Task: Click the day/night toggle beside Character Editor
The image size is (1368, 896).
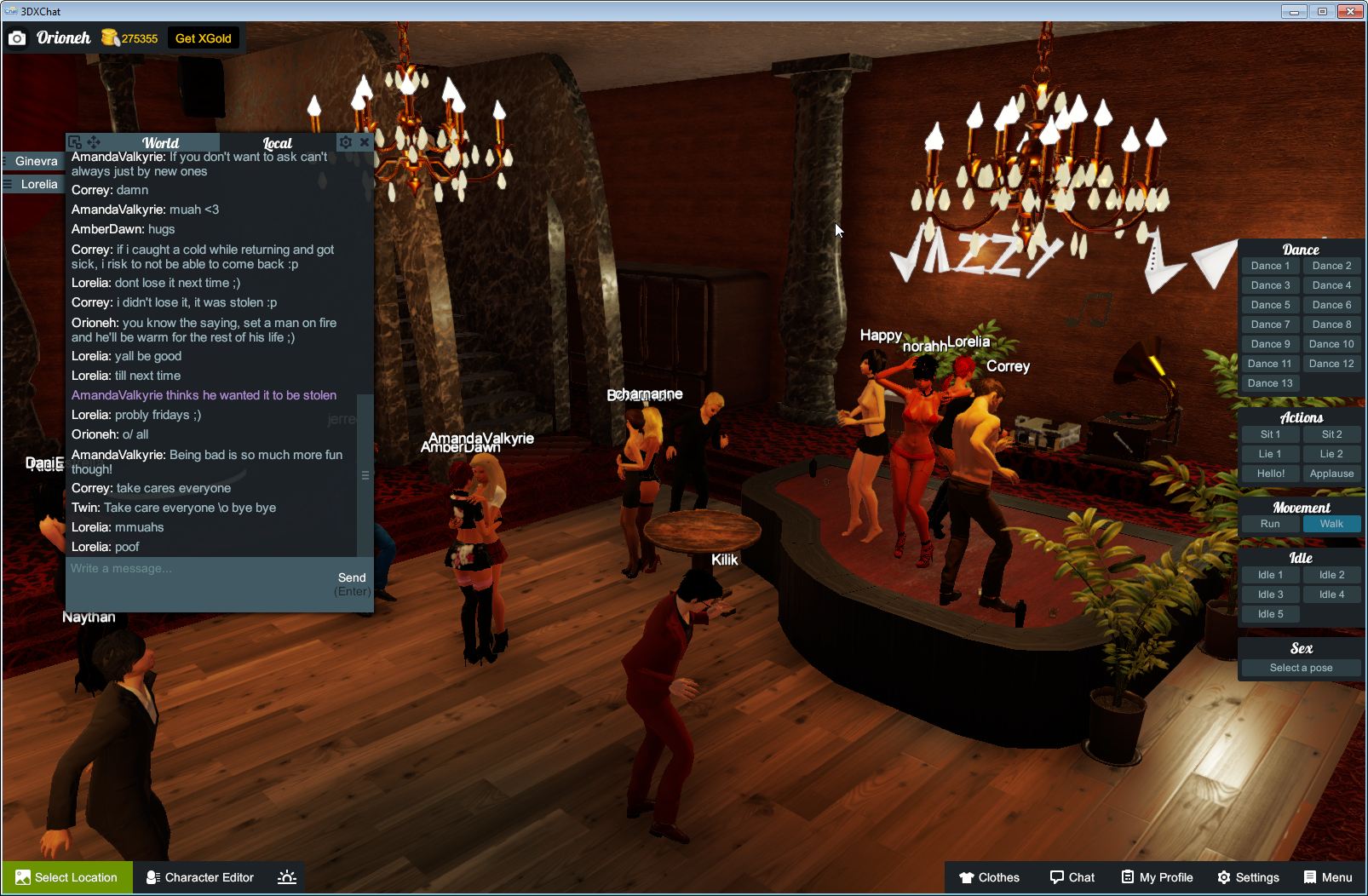Action: 287,877
